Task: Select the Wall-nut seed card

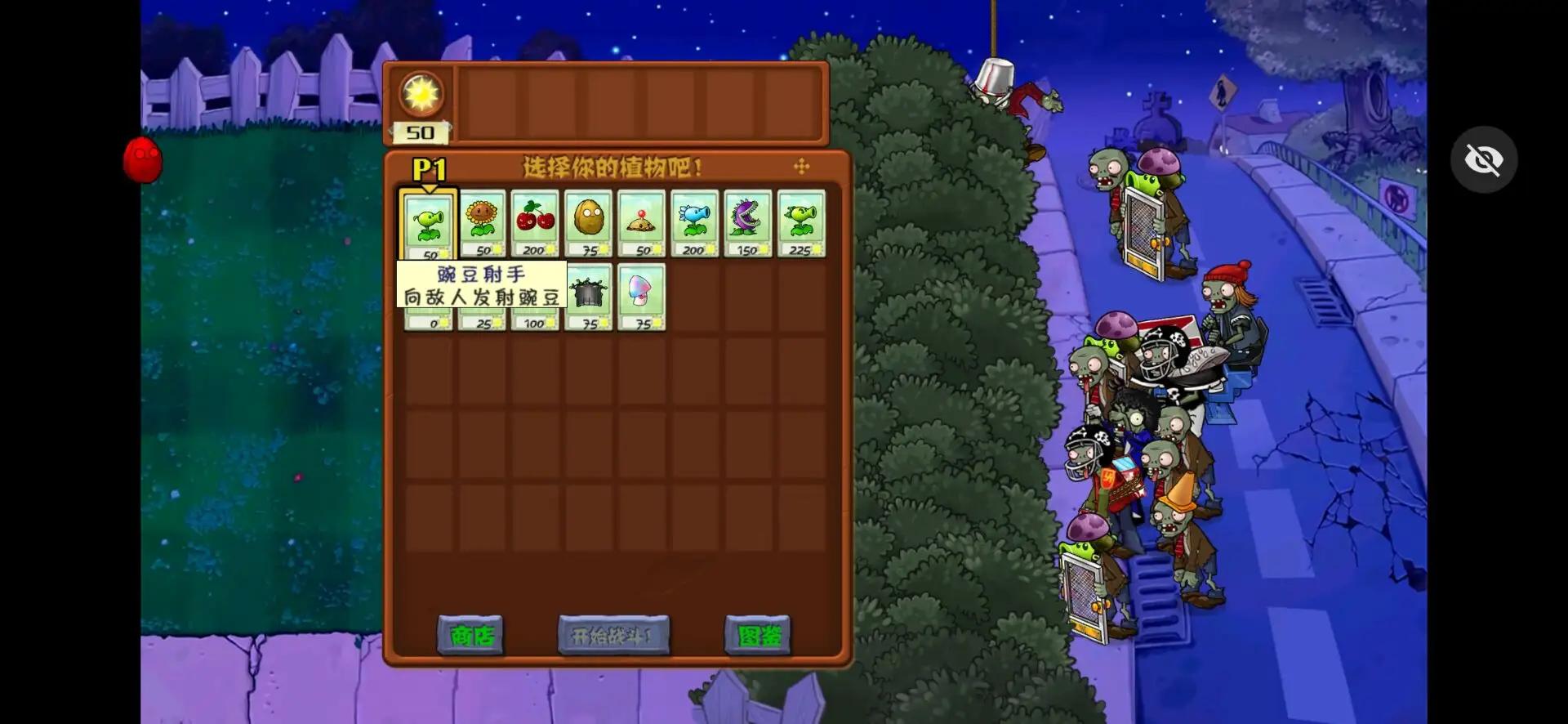Action: pyautogui.click(x=588, y=221)
